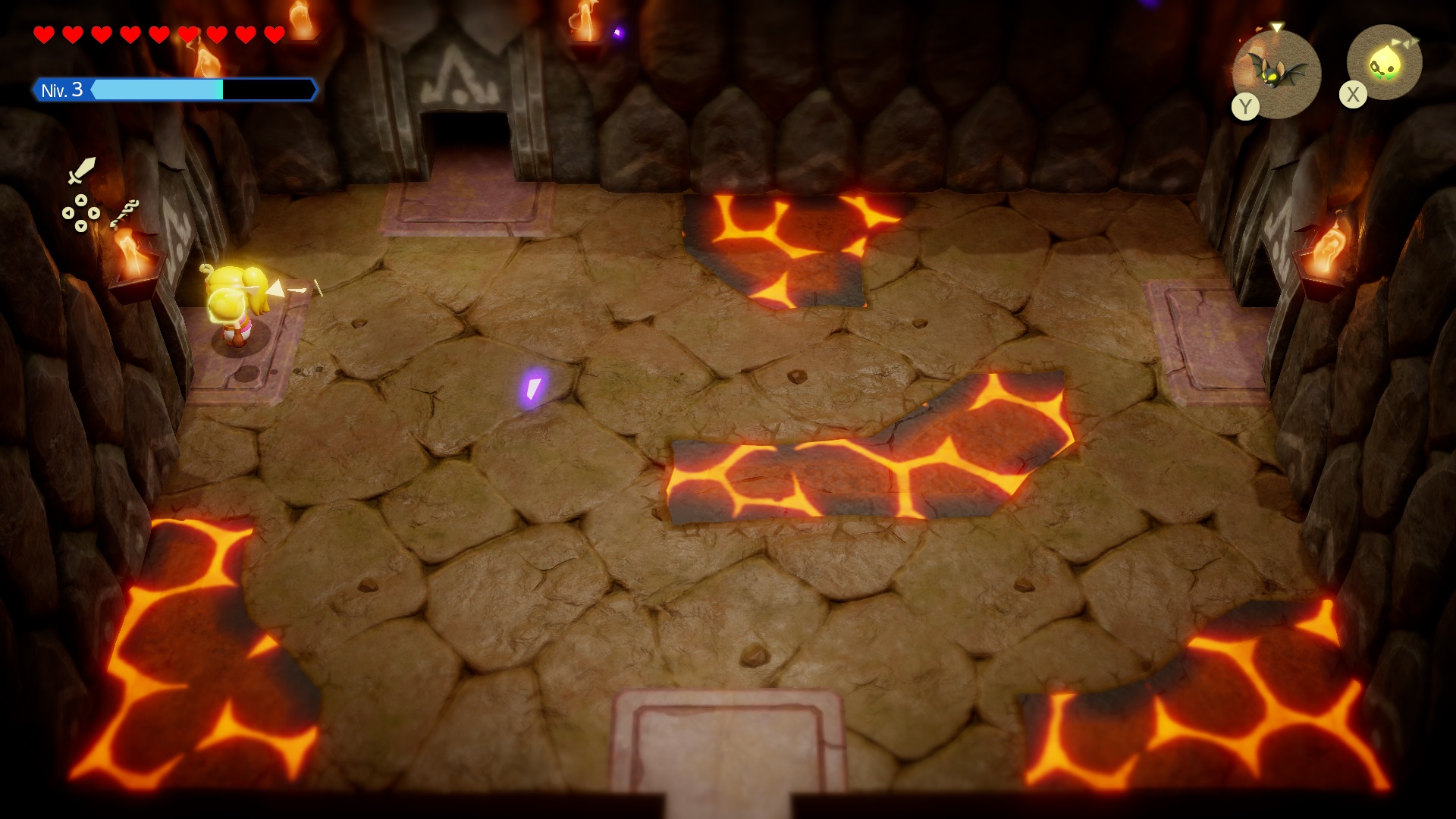
Task: Choose the chain item icon beside the d-pad
Action: point(124,212)
